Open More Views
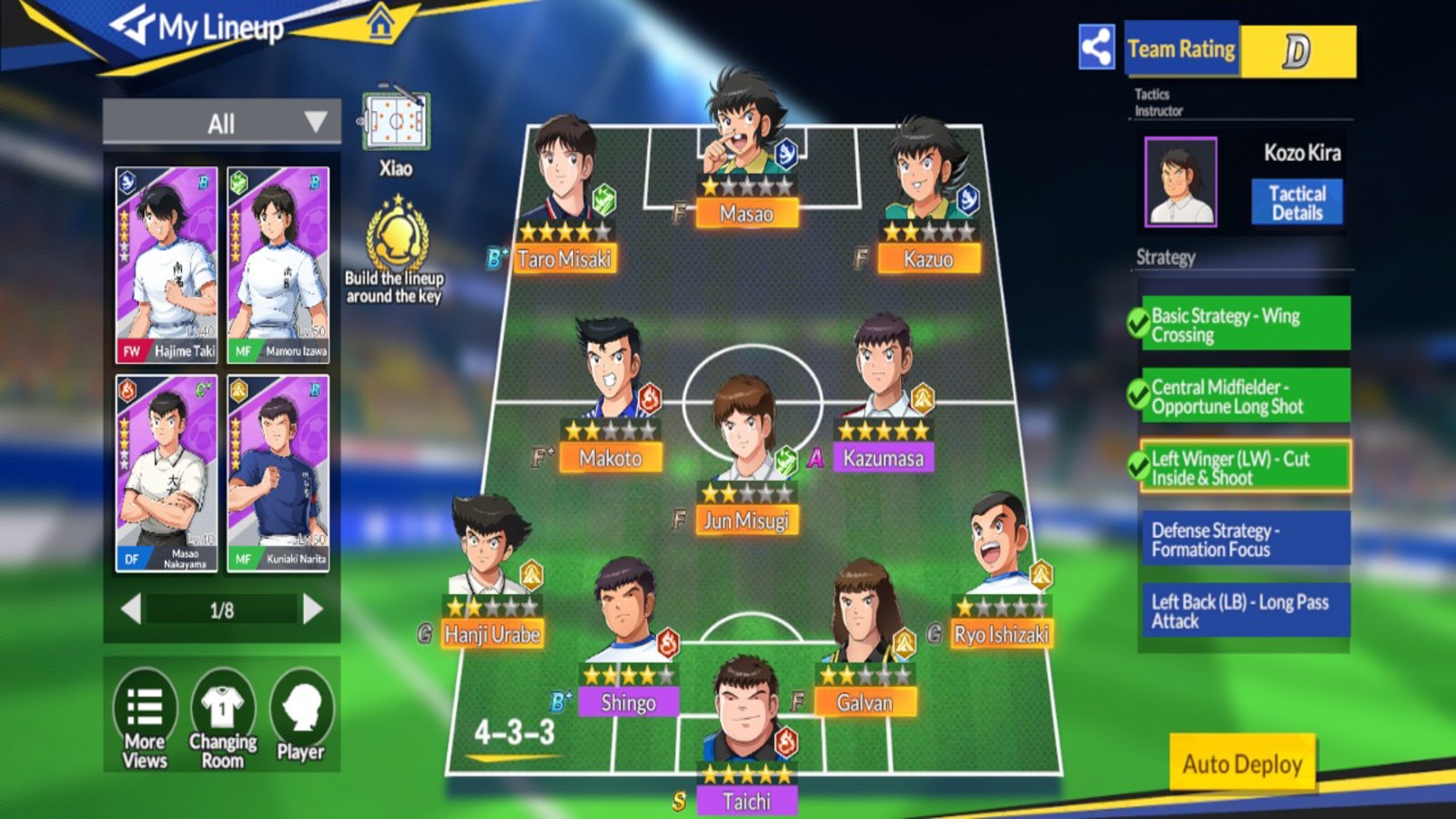Screen dimensions: 1456x819 point(146,719)
